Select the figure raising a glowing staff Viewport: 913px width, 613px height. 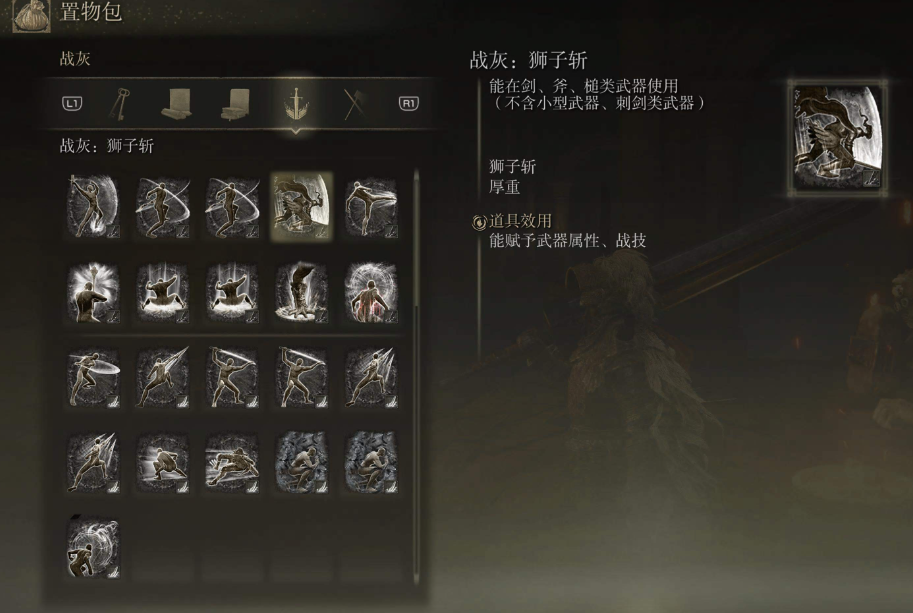[93, 290]
